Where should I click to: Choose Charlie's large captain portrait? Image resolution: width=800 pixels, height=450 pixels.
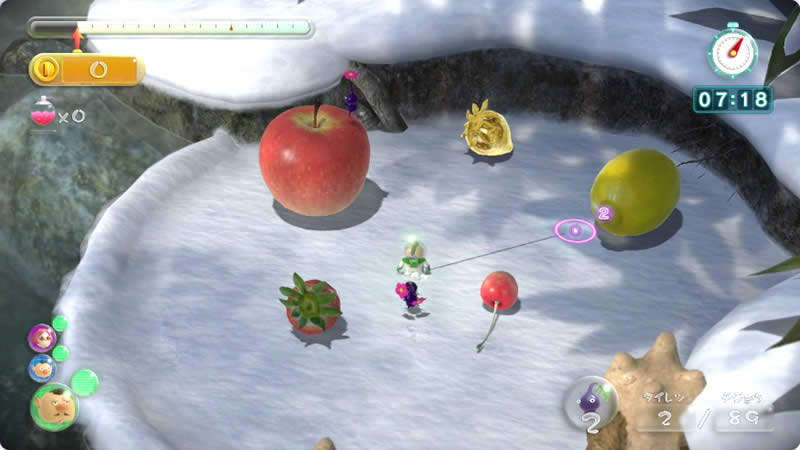click(54, 406)
